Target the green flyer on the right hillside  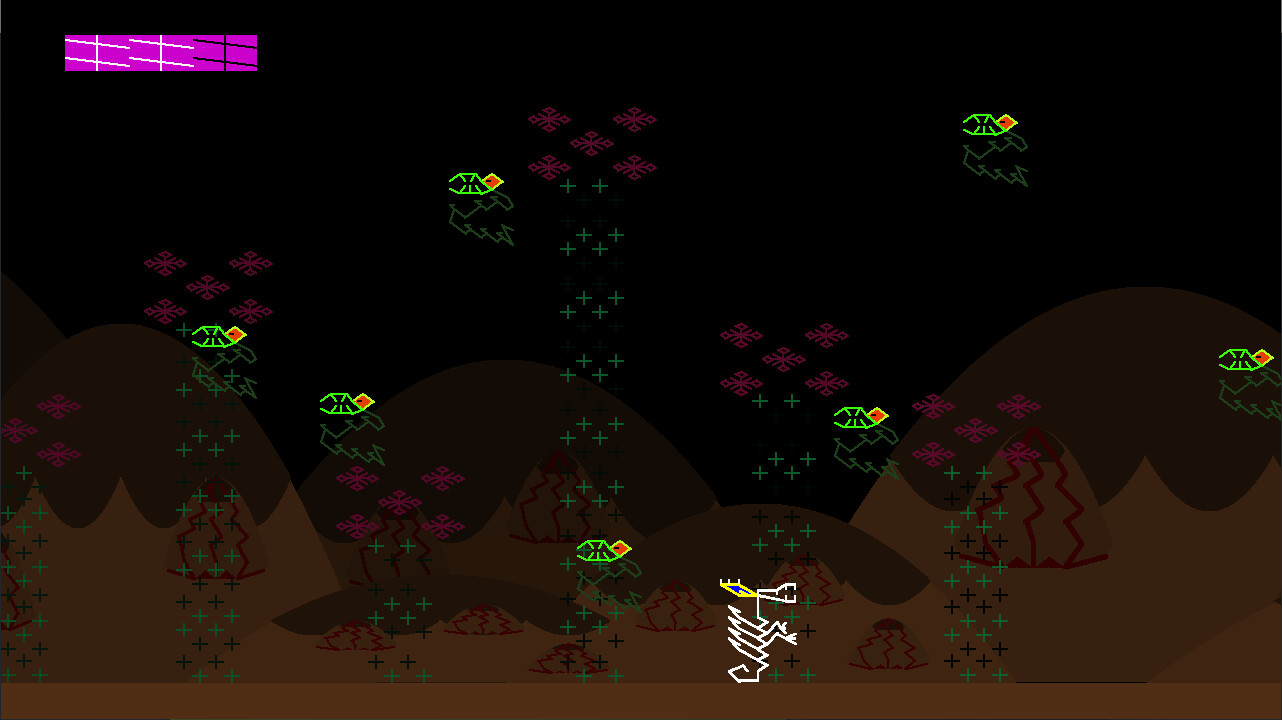858,418
